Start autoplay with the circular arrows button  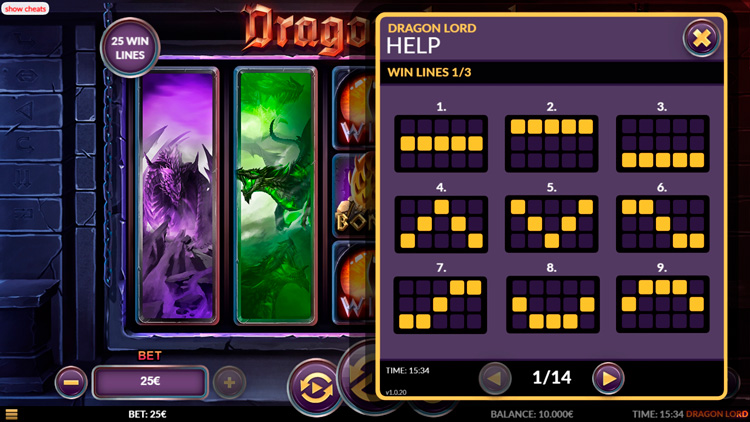[314, 387]
